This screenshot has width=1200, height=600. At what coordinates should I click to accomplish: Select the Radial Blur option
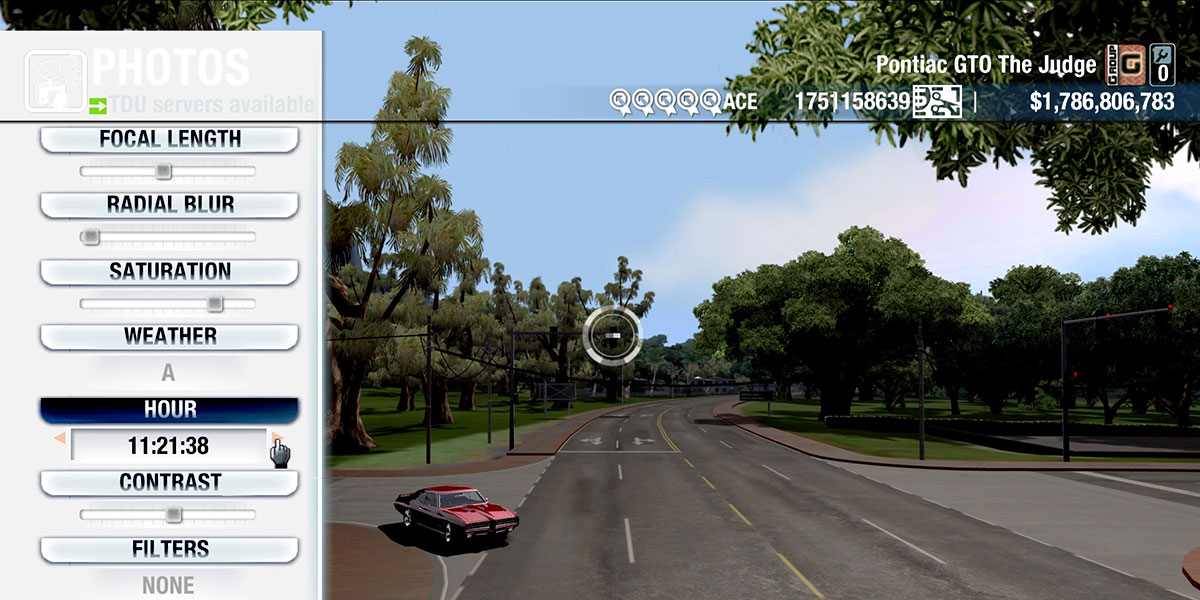click(169, 205)
